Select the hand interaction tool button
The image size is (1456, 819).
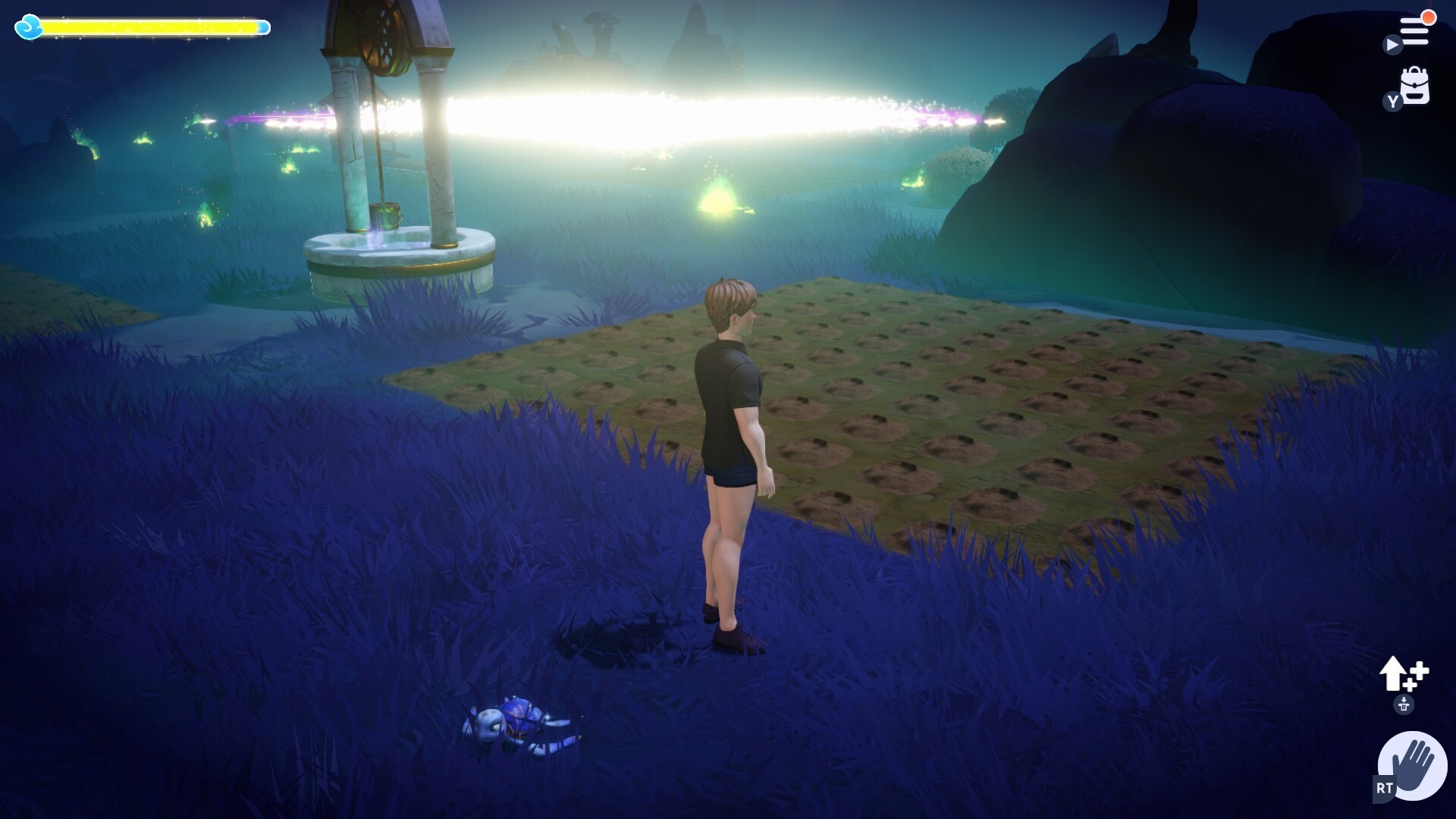click(x=1412, y=765)
